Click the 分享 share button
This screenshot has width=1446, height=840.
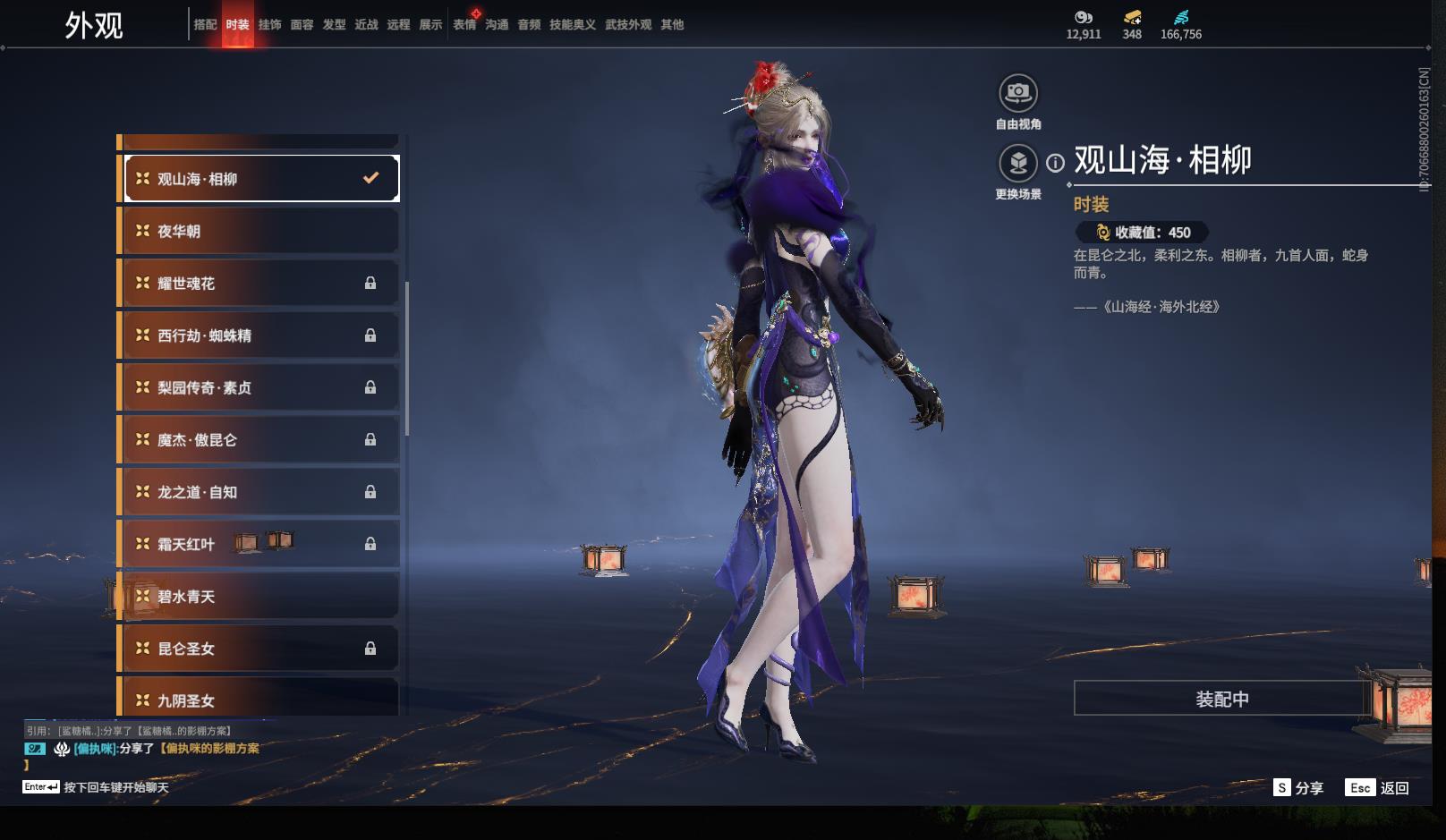click(x=1298, y=788)
